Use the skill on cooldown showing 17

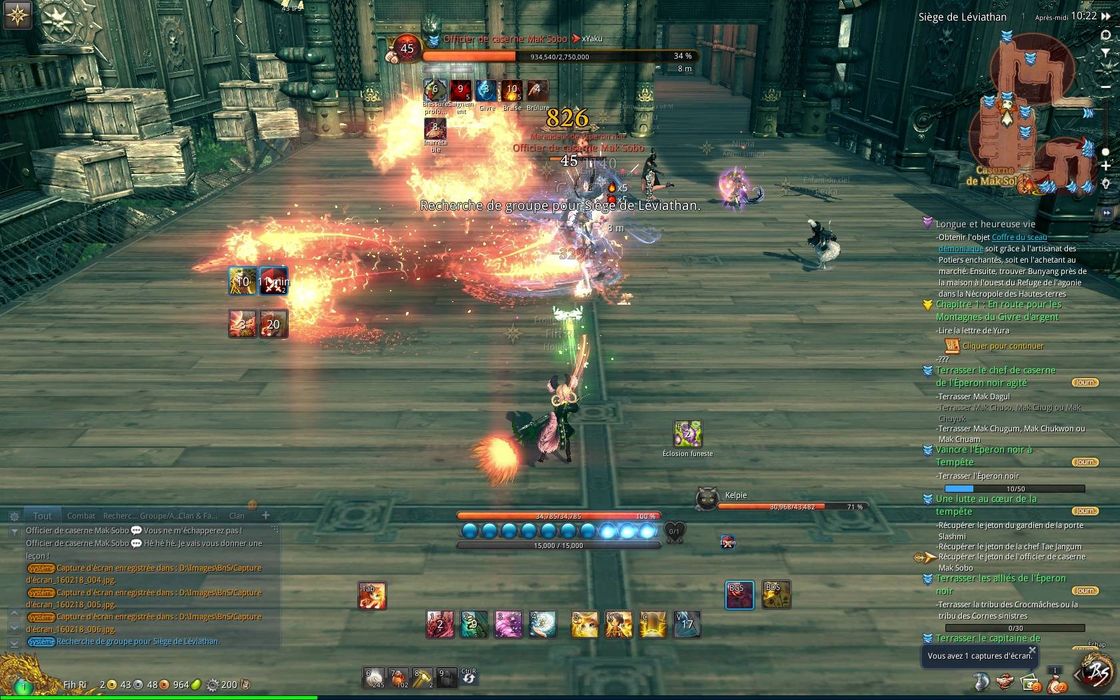click(687, 625)
